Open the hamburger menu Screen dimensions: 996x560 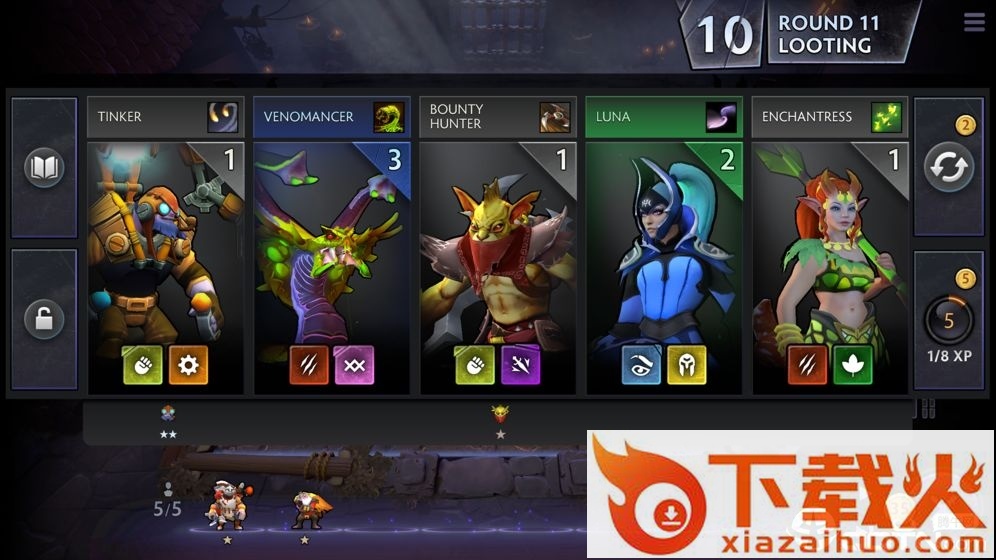(974, 22)
